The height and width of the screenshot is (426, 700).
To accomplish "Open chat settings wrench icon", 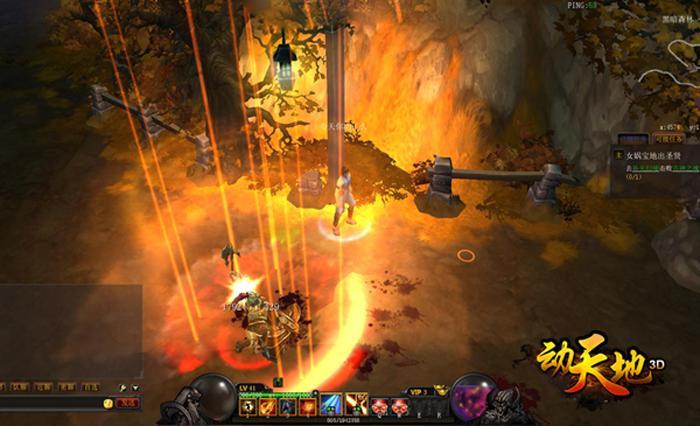I will 122,387.
